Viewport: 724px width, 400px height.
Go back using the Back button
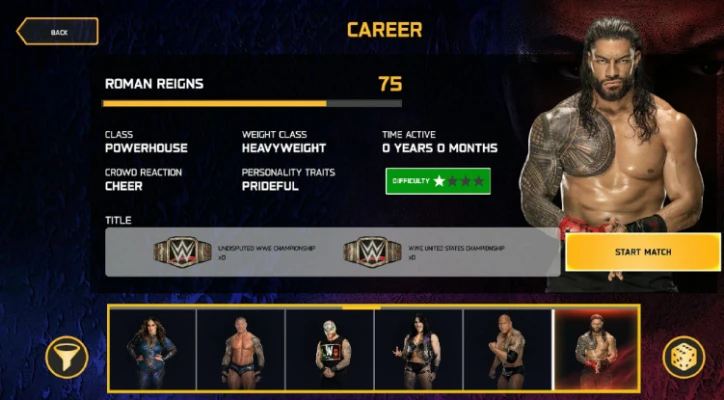click(57, 32)
